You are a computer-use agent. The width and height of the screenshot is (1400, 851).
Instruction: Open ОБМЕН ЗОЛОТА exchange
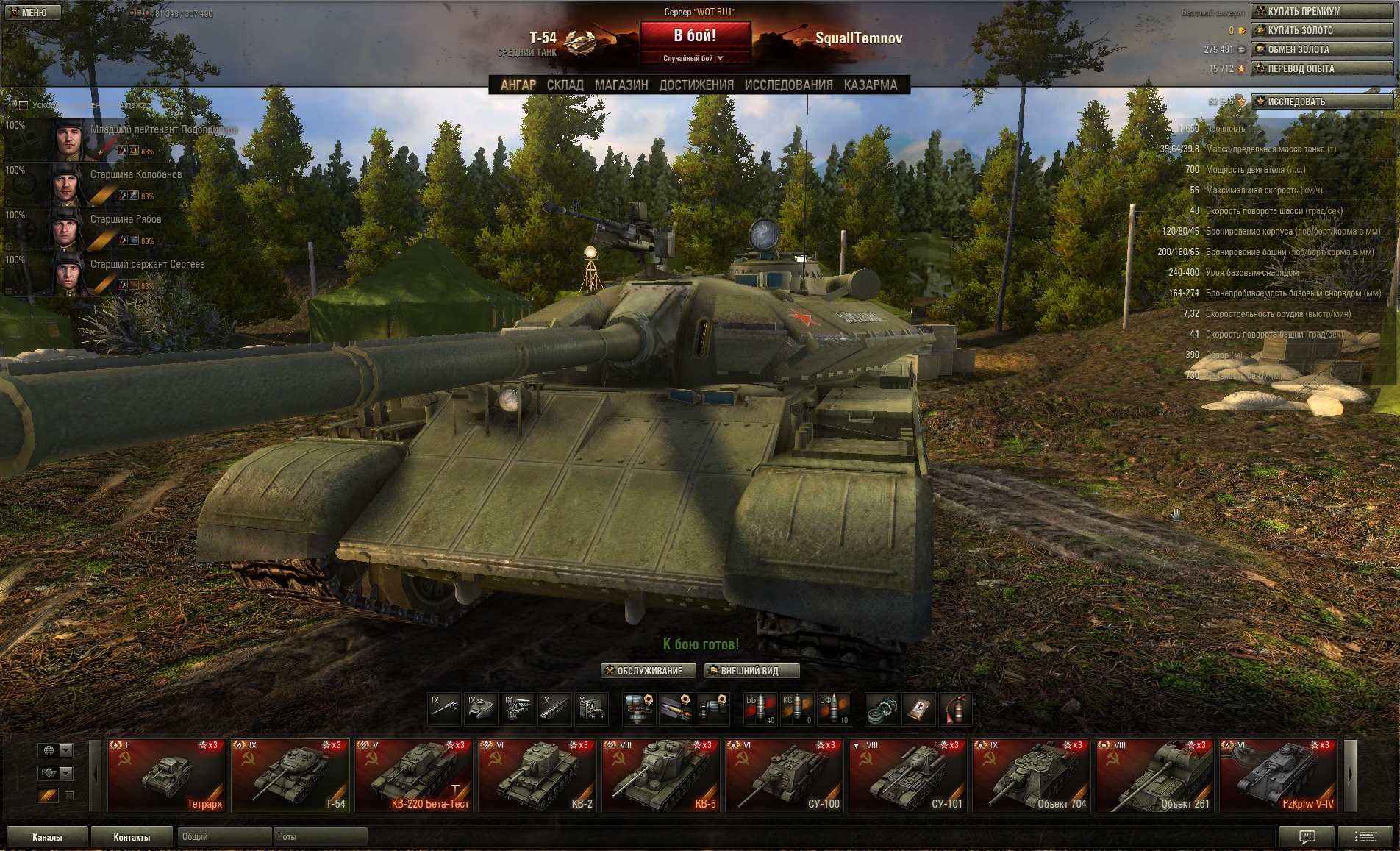click(x=1321, y=49)
